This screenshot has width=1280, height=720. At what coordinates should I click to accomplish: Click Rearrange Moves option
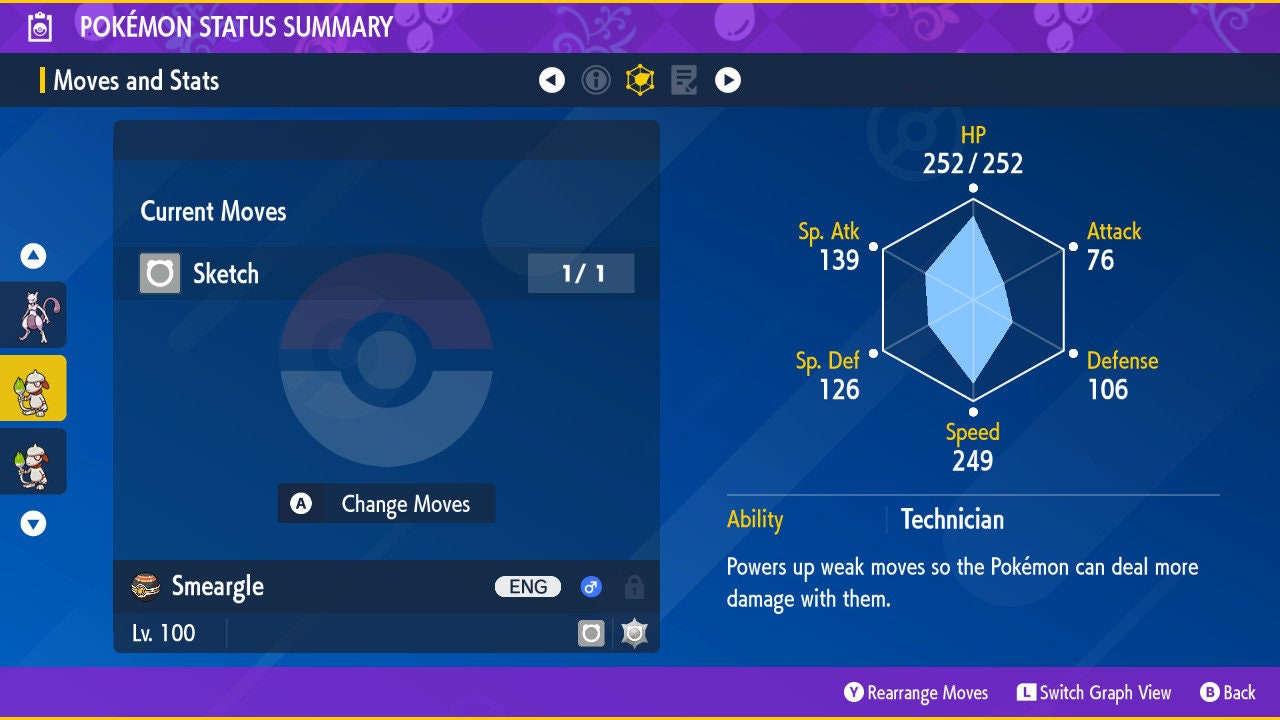click(x=916, y=693)
